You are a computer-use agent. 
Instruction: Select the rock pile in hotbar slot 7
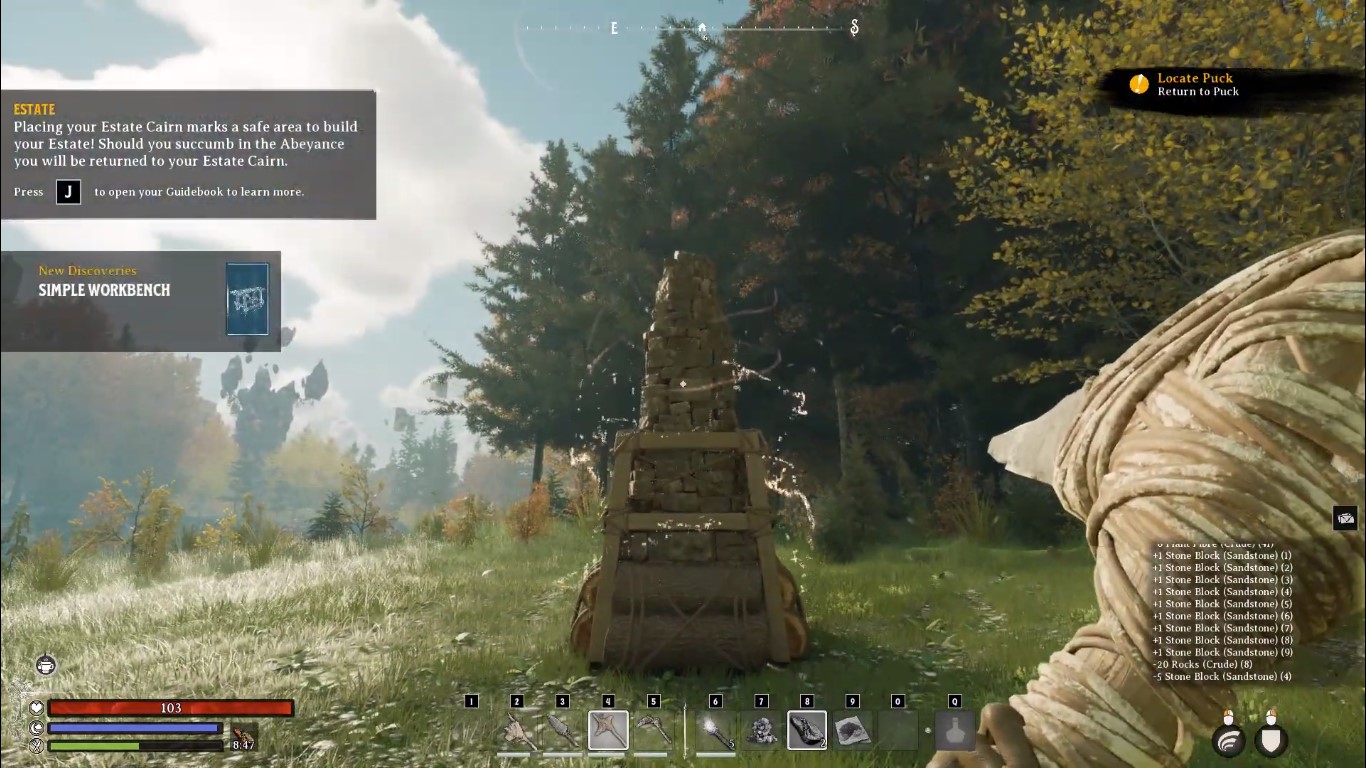761,731
